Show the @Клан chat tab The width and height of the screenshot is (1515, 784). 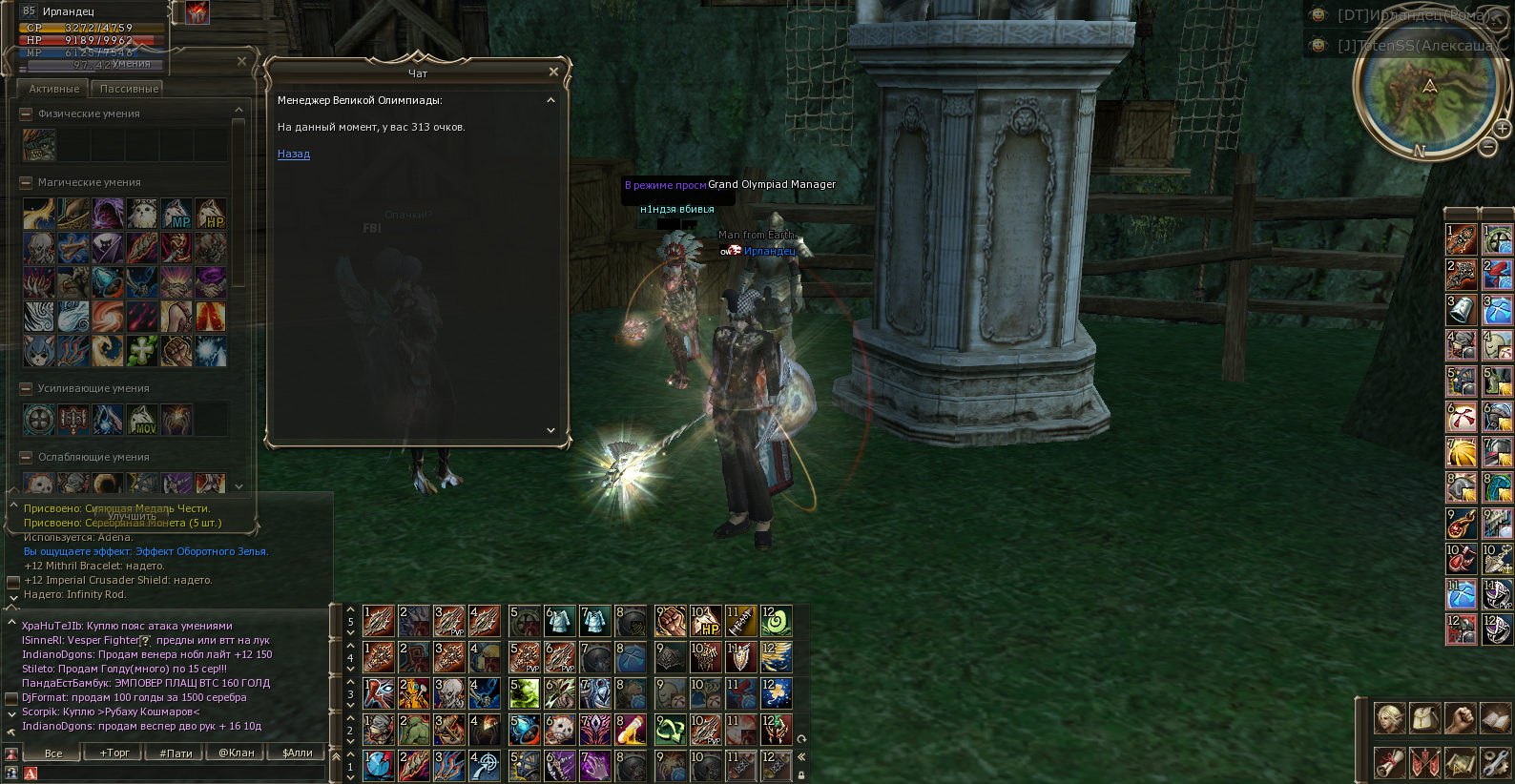237,753
